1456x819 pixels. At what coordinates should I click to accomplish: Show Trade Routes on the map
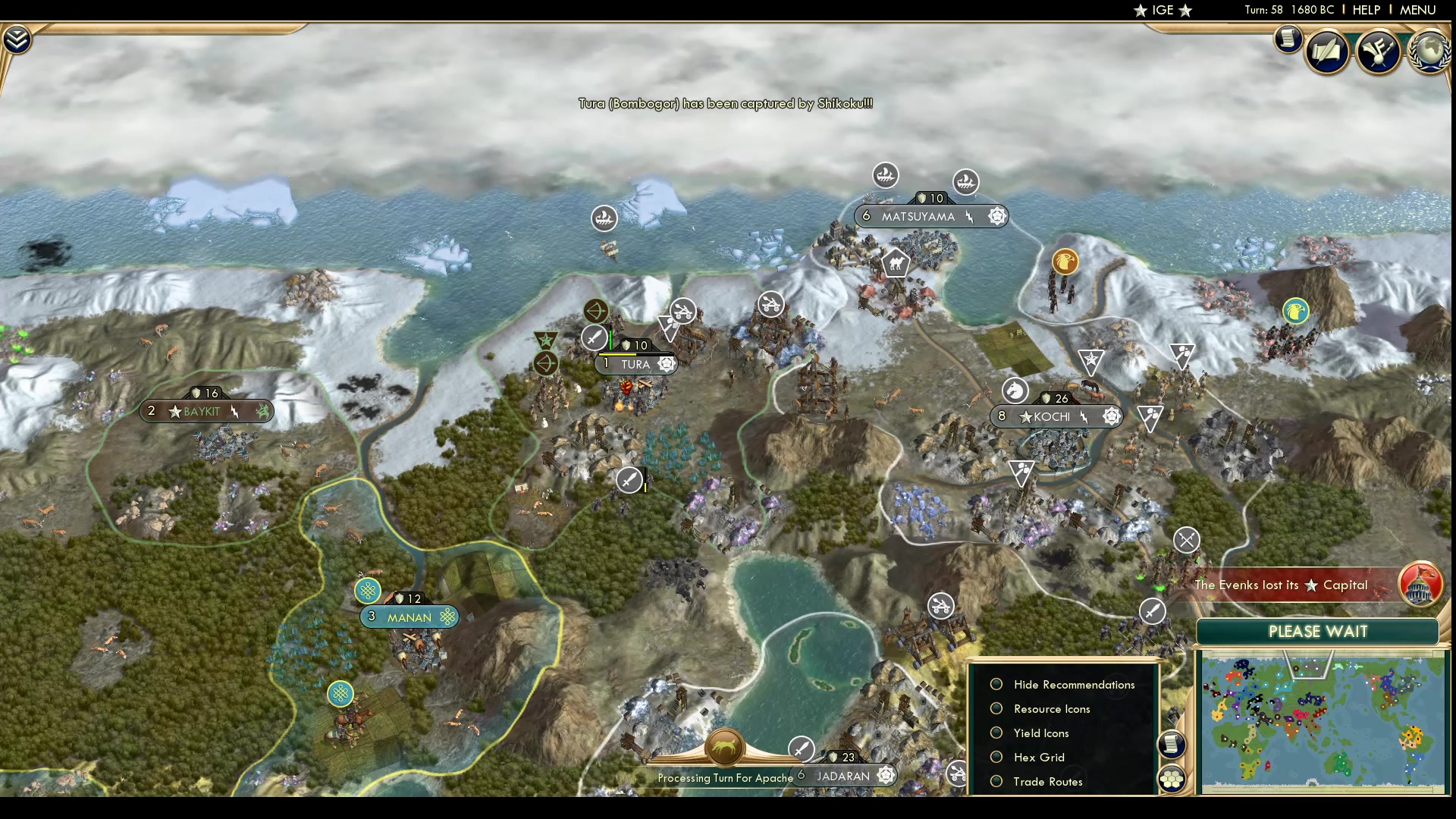(996, 782)
